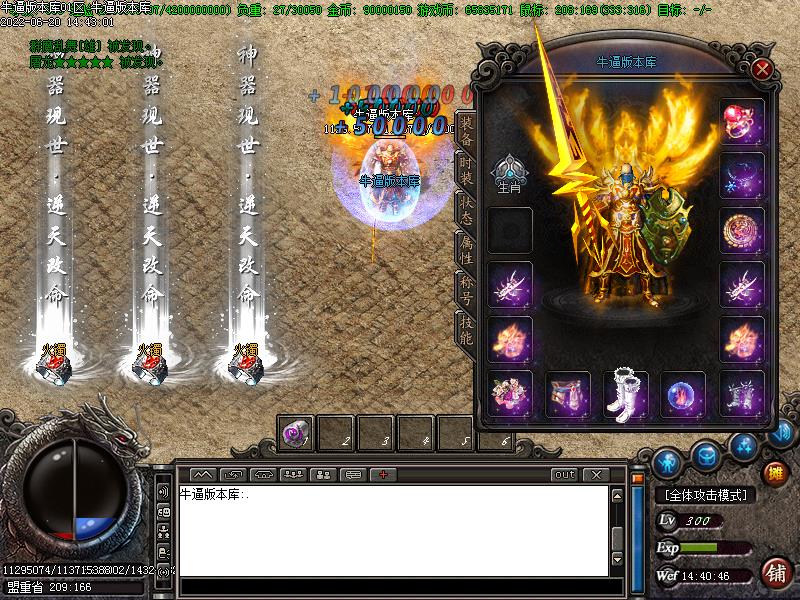800x600 pixels.
Task: Switch to the 称号 (Title) tab
Action: point(465,290)
